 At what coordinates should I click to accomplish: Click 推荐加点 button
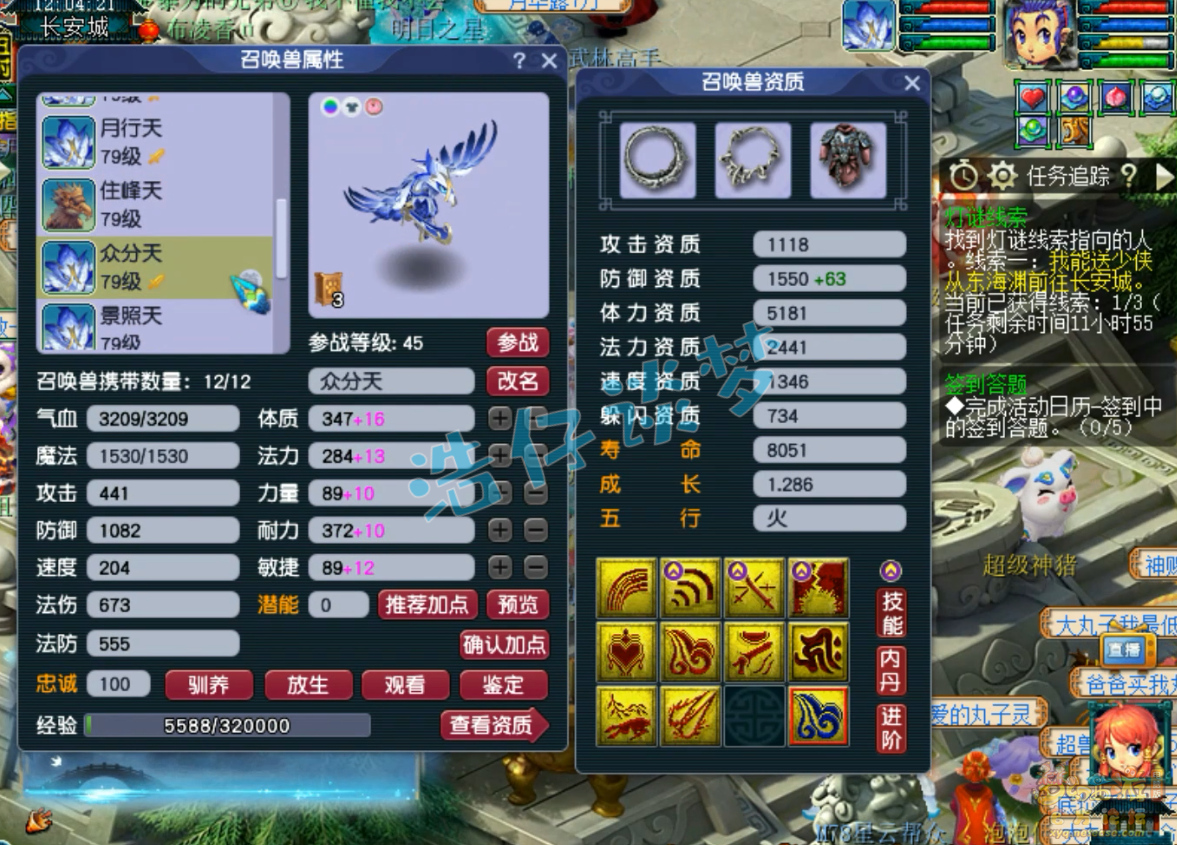click(x=427, y=604)
